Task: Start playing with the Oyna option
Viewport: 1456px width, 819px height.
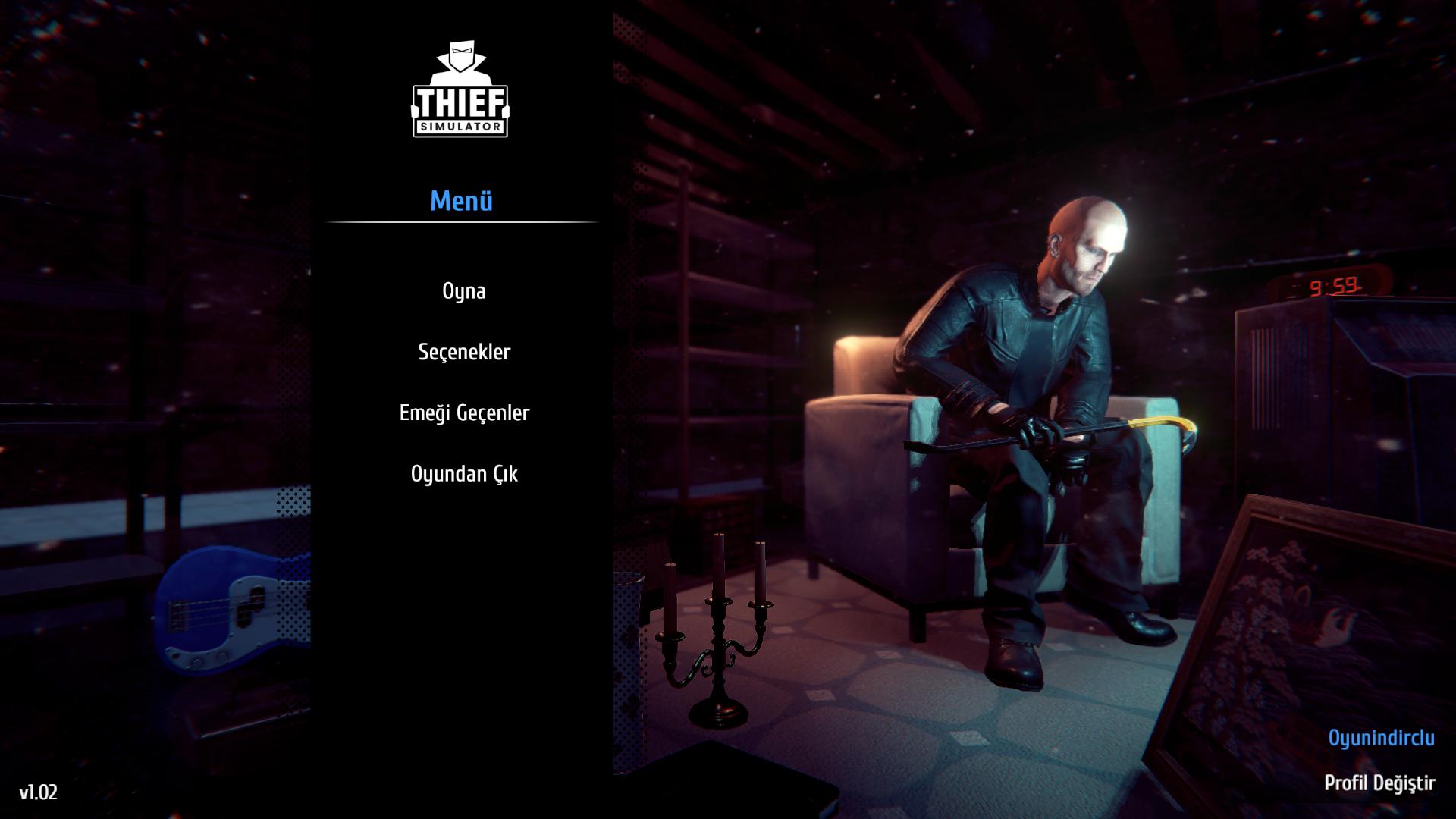Action: 463,291
